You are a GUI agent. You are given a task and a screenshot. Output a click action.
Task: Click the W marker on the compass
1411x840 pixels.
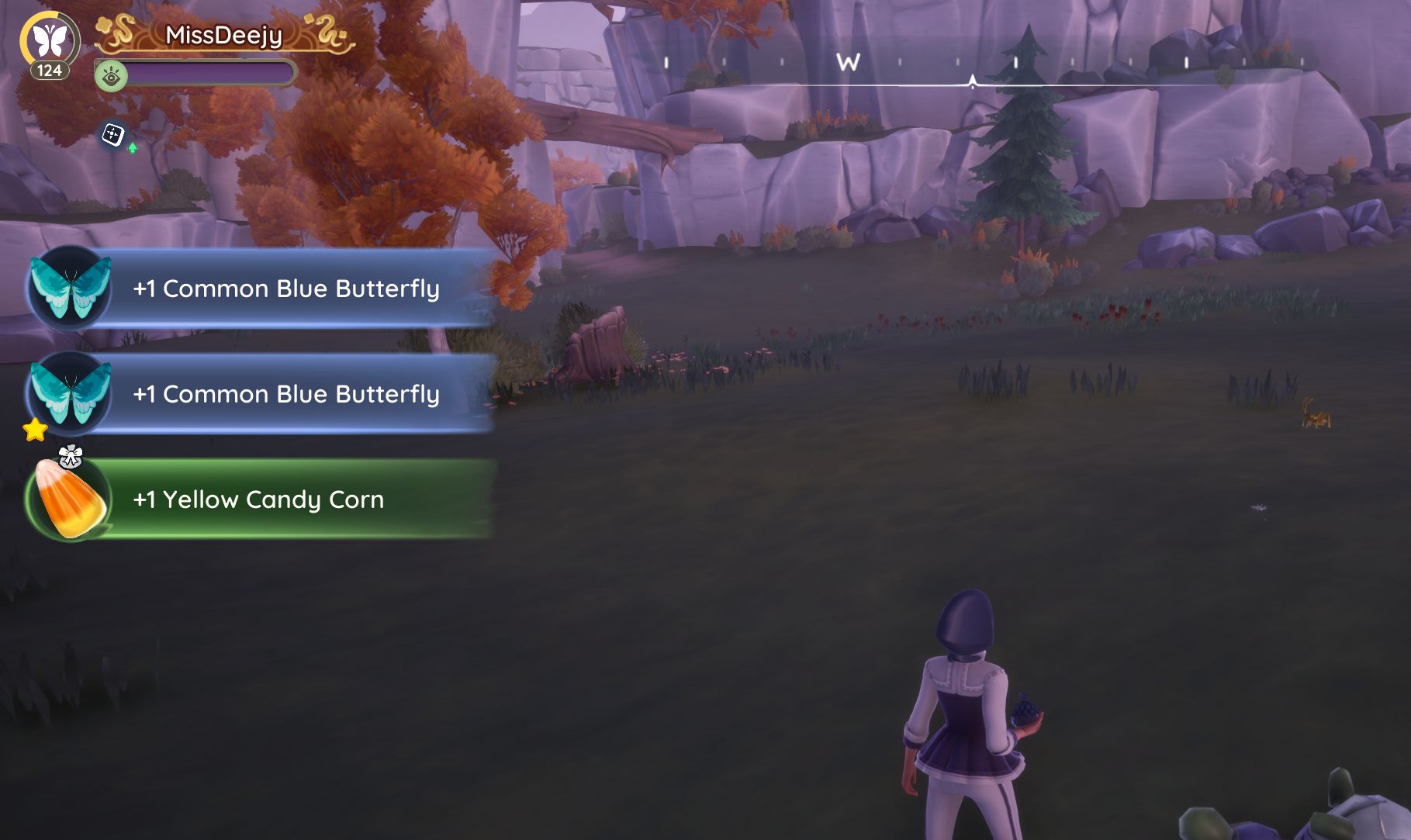click(x=848, y=63)
